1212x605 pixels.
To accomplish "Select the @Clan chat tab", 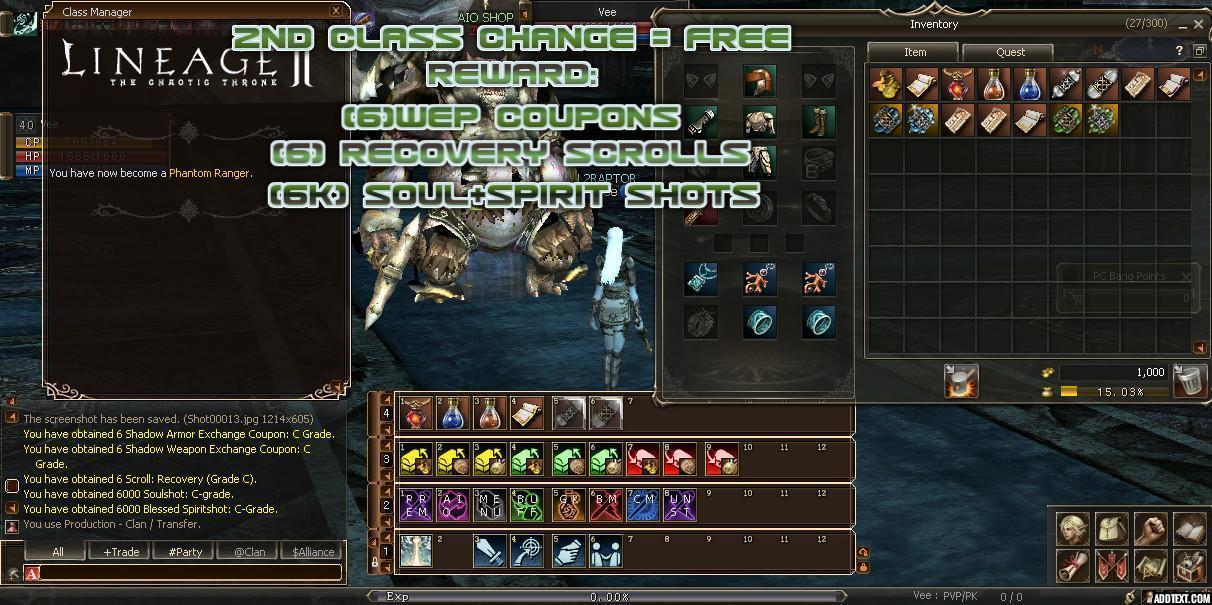I will (249, 552).
